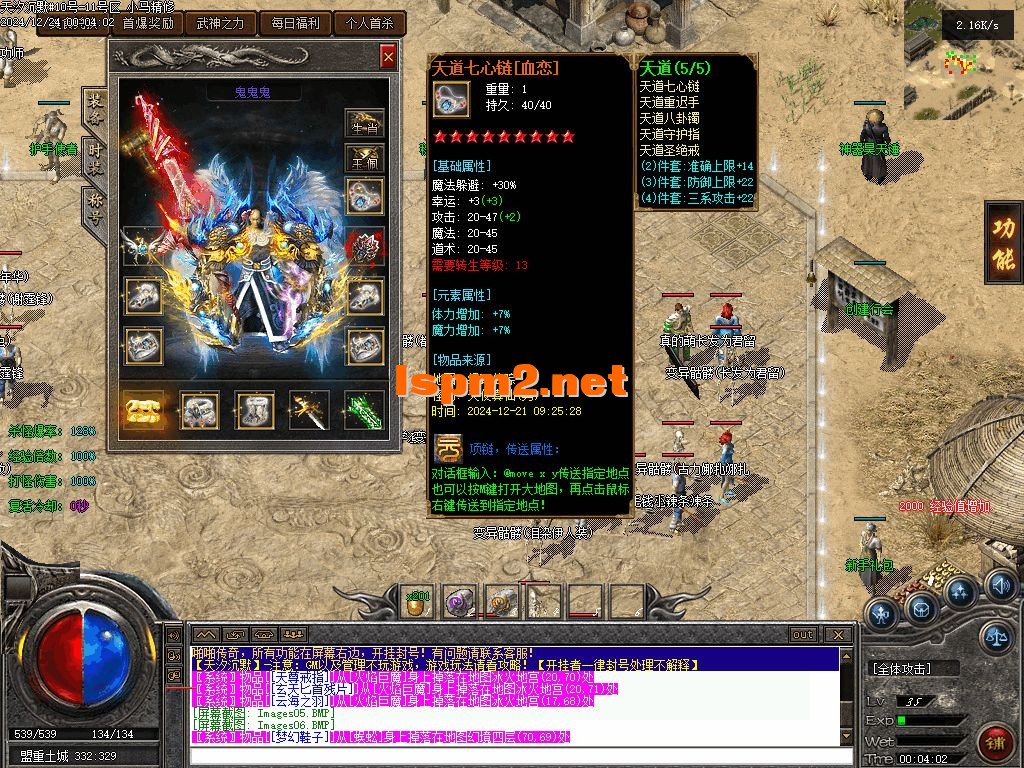Use the x200 potion hotbar slot
This screenshot has height=768, width=1024.
(417, 601)
